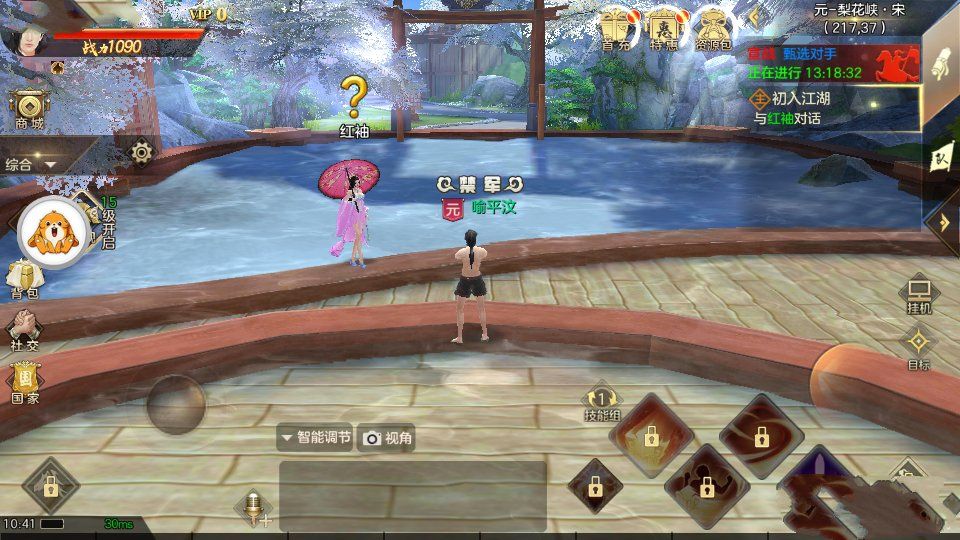The height and width of the screenshot is (540, 960).
Task: Open the 首充 first recharge gift
Action: (x=616, y=28)
